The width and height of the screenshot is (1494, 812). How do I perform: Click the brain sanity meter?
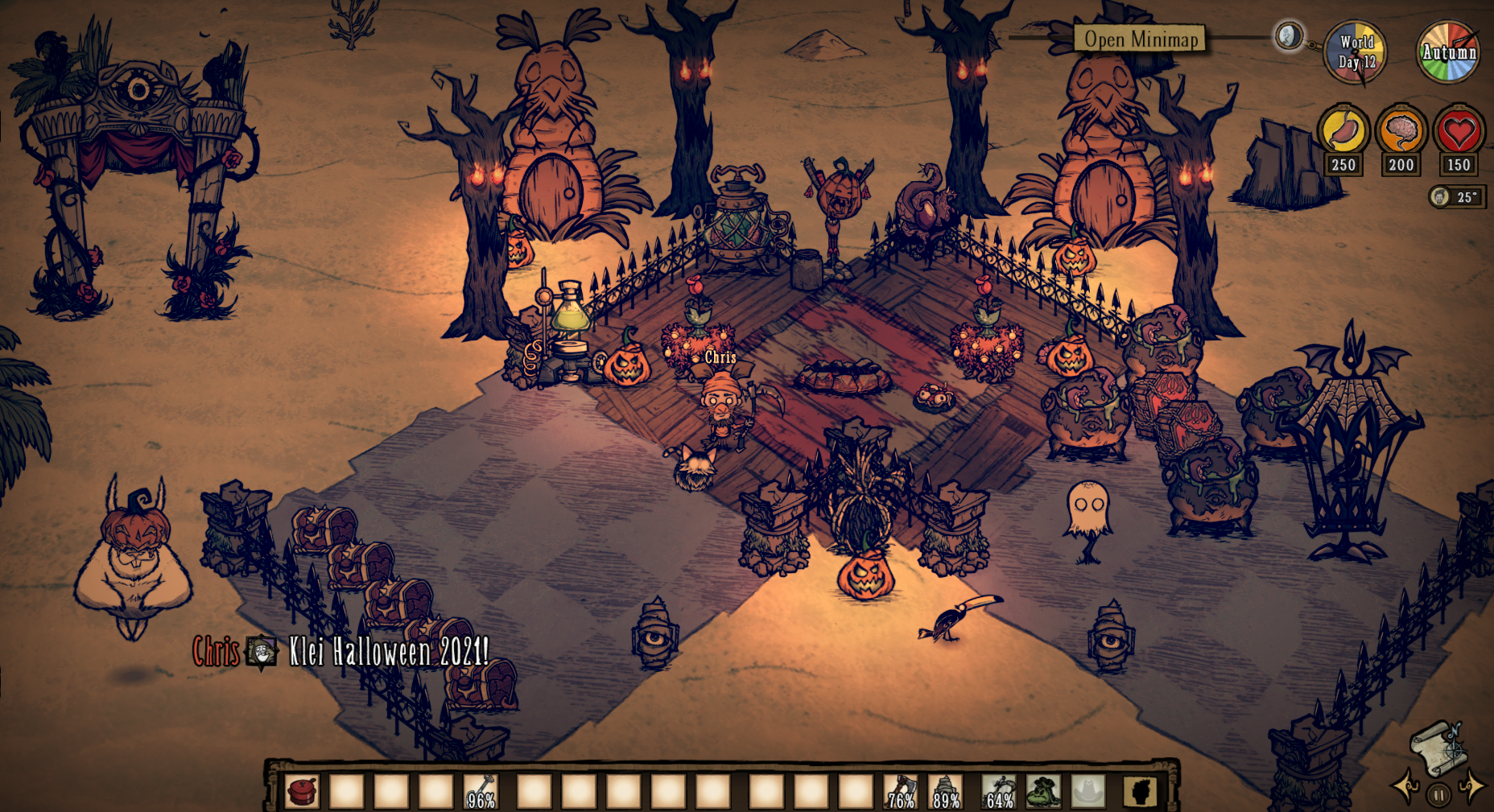coord(1401,130)
